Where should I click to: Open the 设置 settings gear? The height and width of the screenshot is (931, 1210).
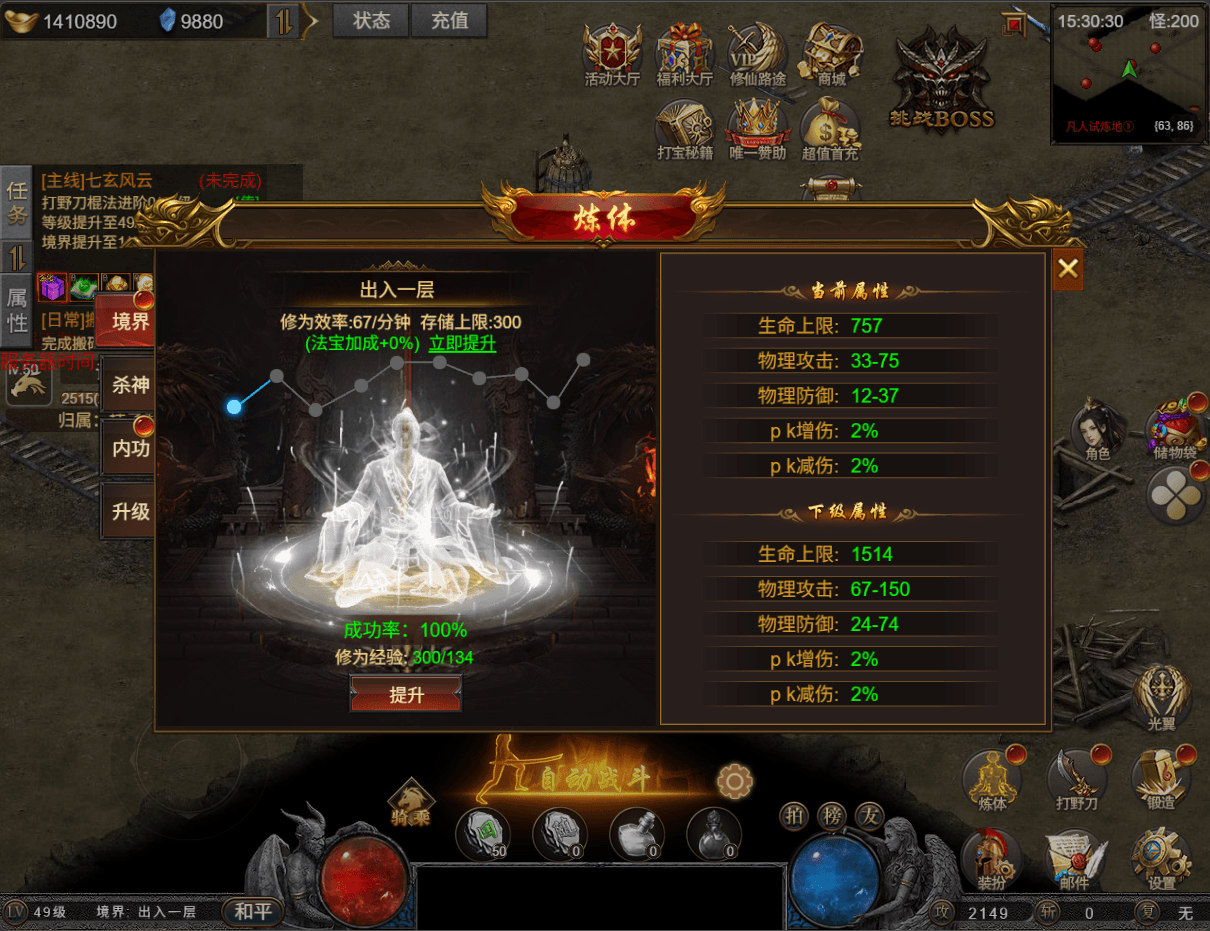[1161, 860]
